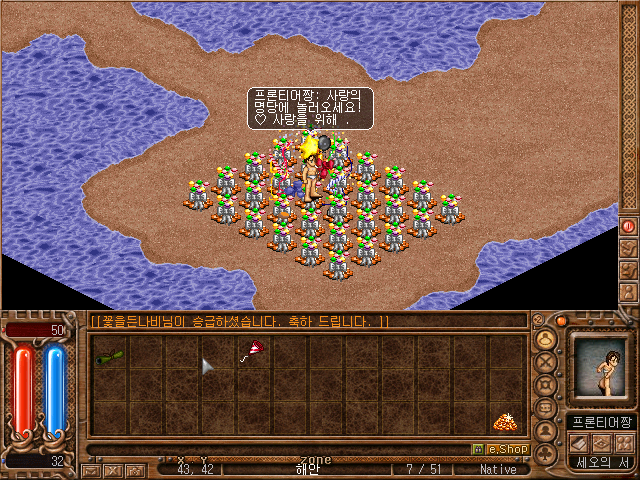Image resolution: width=640 pixels, height=480 pixels.
Task: Open the envelope mail button
Action: pyautogui.click(x=91, y=469)
